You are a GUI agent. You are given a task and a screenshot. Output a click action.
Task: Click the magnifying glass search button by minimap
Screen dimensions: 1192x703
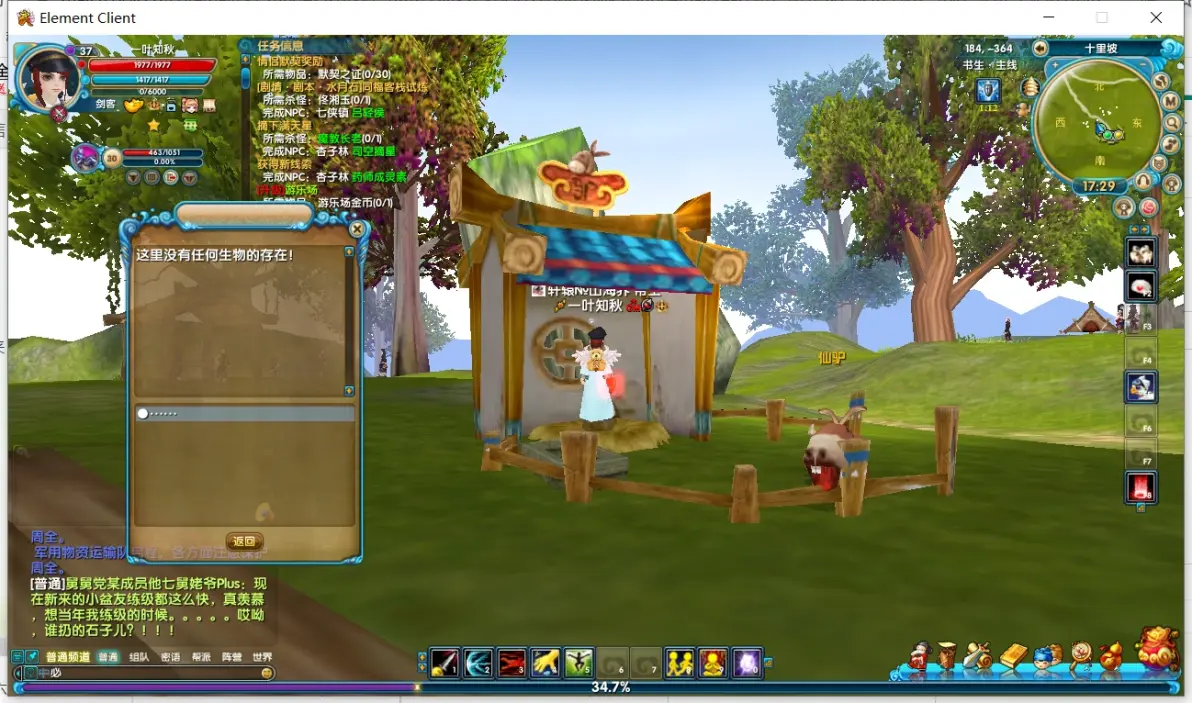click(1172, 123)
